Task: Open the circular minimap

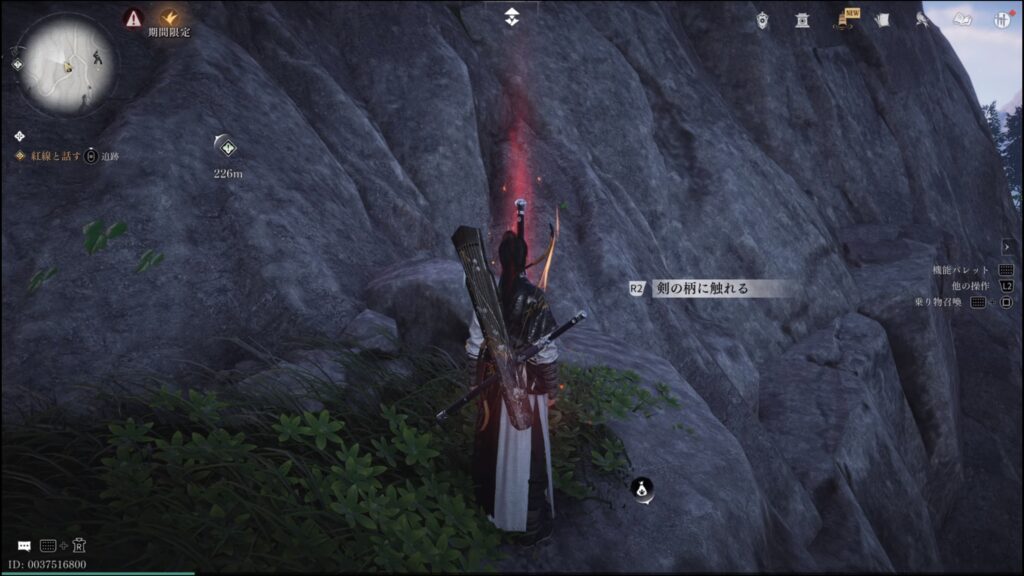Action: point(68,67)
